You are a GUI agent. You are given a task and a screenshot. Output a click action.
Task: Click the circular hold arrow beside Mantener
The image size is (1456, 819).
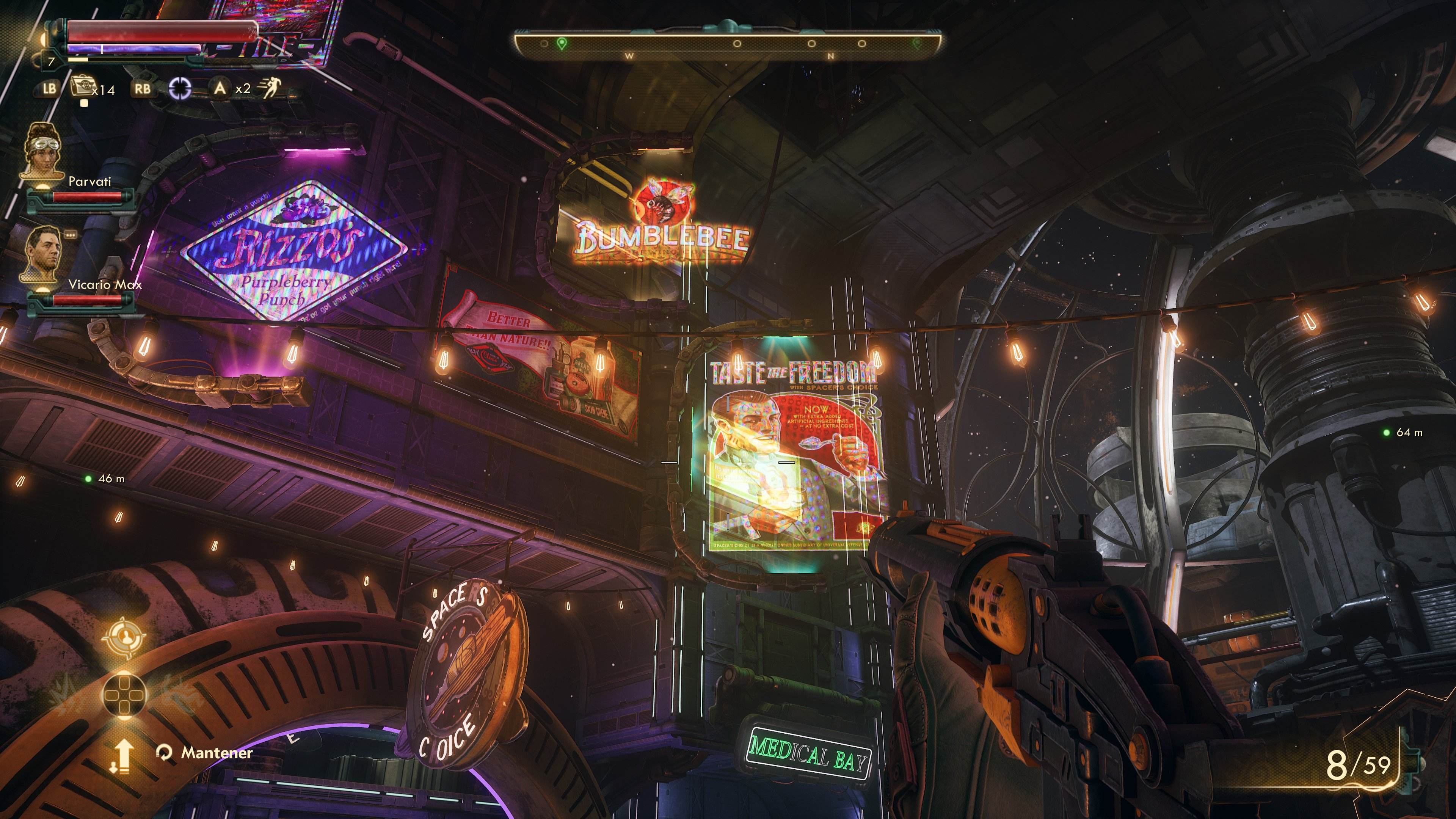[165, 752]
